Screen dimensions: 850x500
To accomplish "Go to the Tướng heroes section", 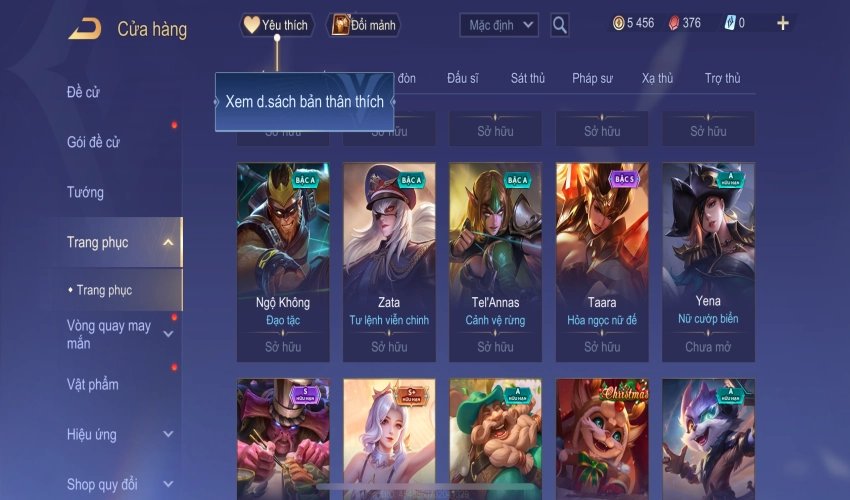I will (x=86, y=192).
